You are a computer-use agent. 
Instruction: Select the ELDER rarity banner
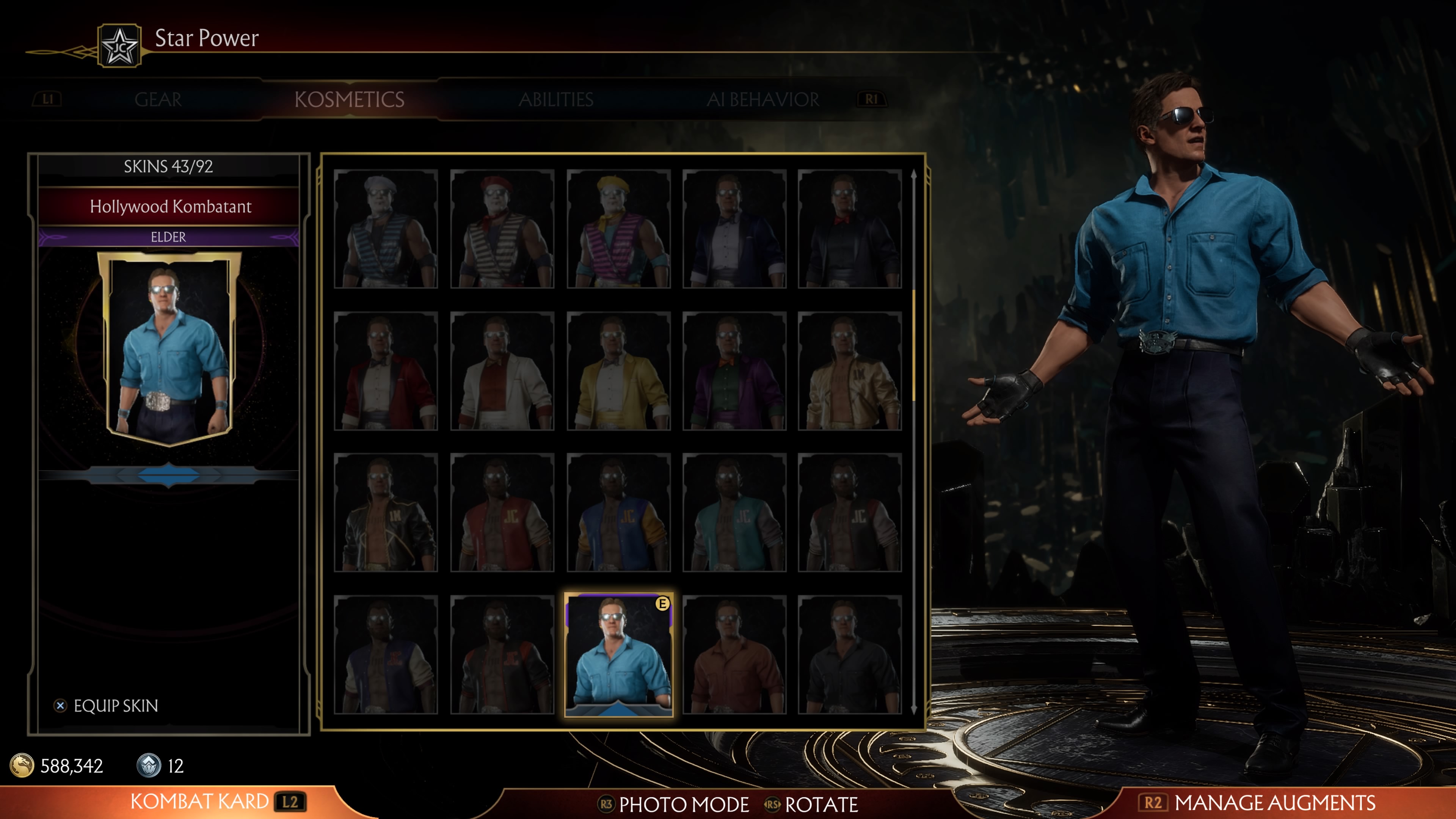click(x=168, y=237)
